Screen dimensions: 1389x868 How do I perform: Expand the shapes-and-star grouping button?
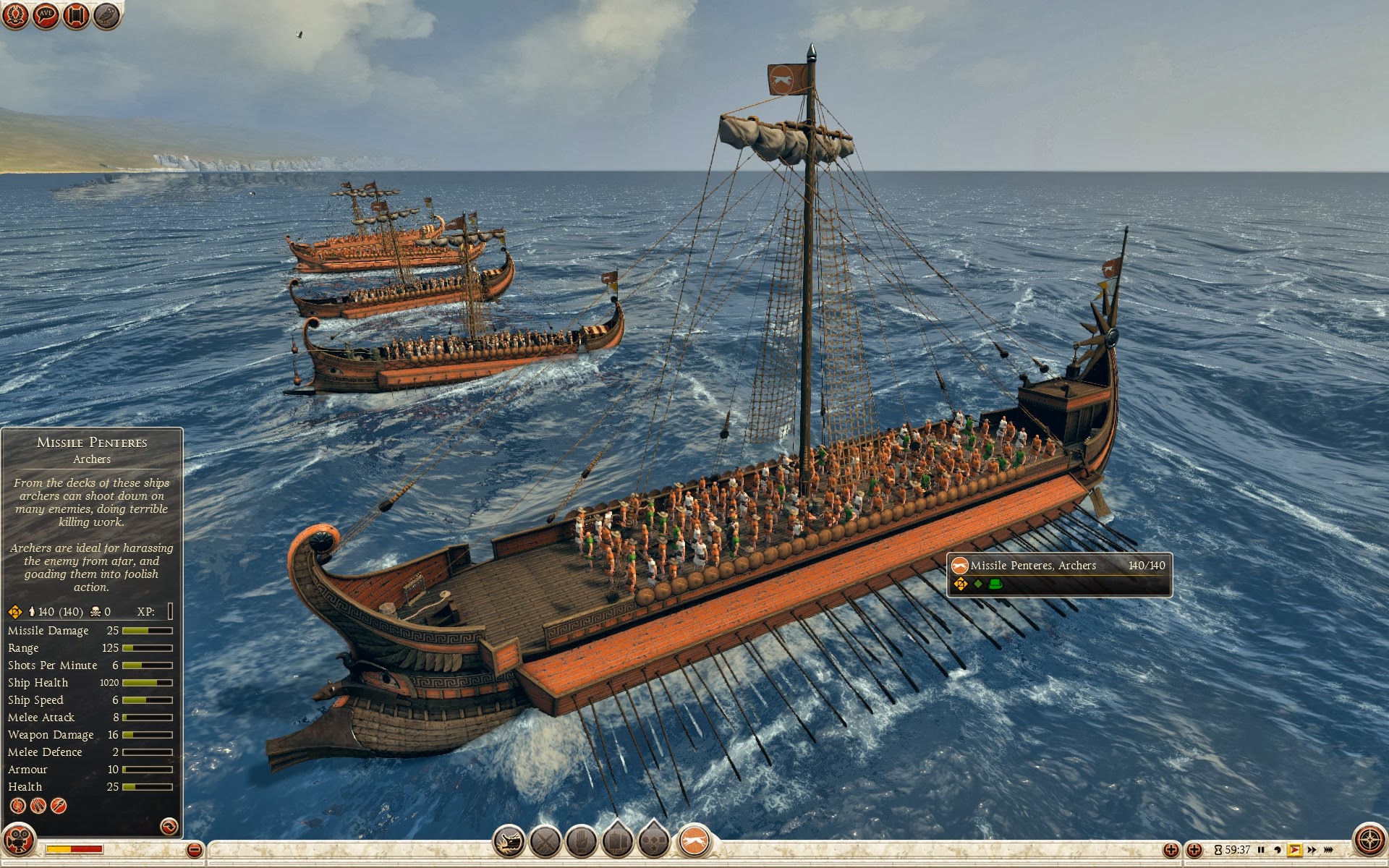pos(654,842)
